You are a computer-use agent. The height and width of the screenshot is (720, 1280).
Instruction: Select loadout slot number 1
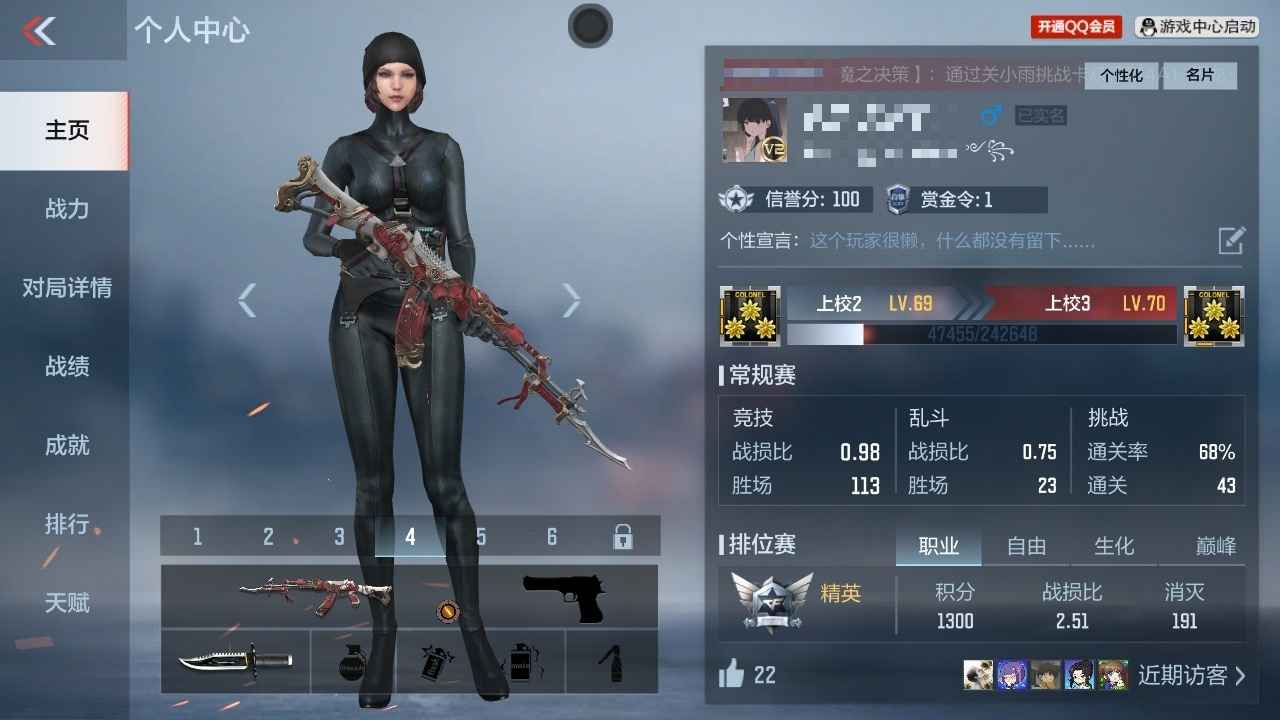tap(197, 537)
